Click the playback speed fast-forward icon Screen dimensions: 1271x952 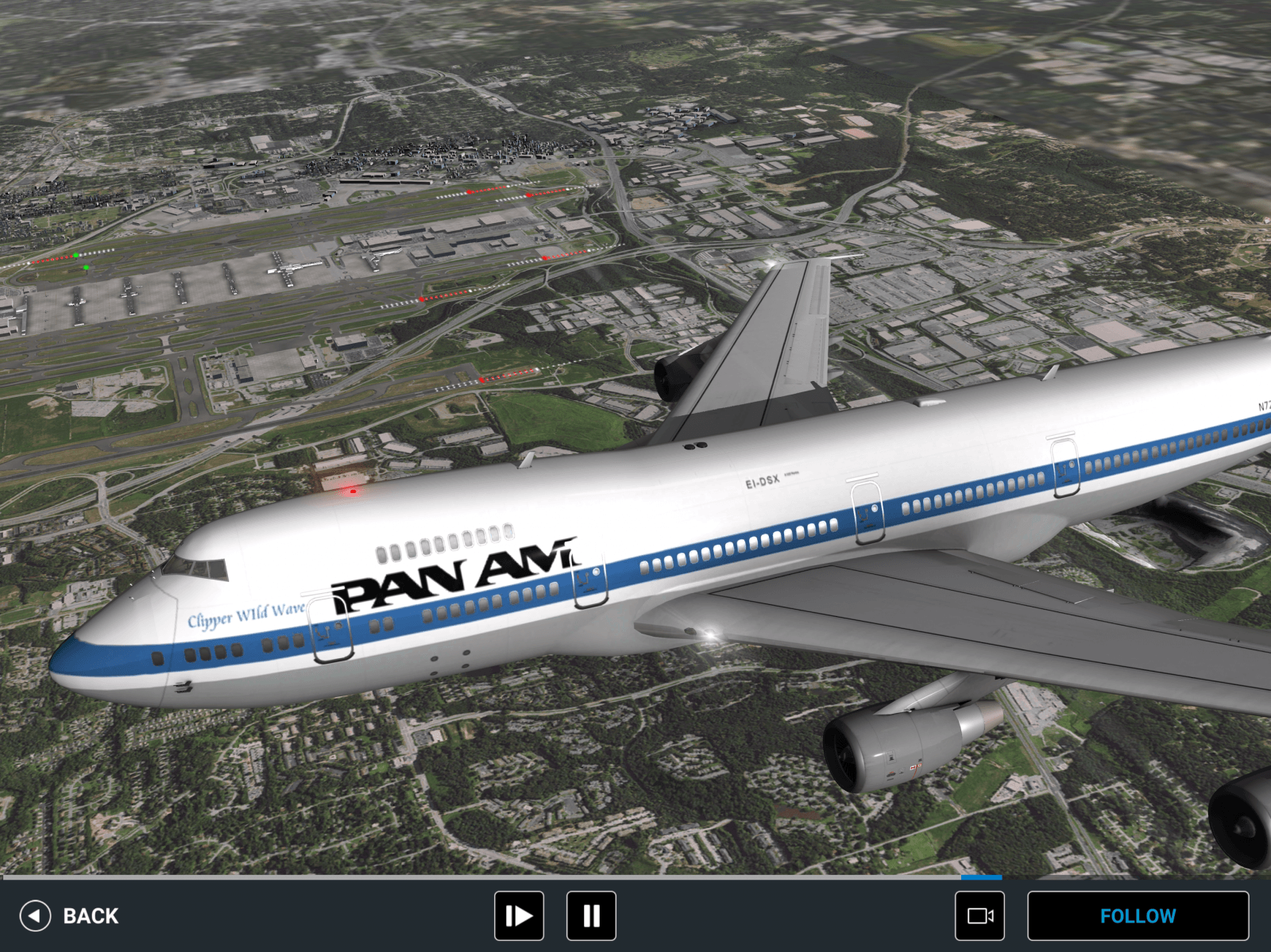coord(519,915)
